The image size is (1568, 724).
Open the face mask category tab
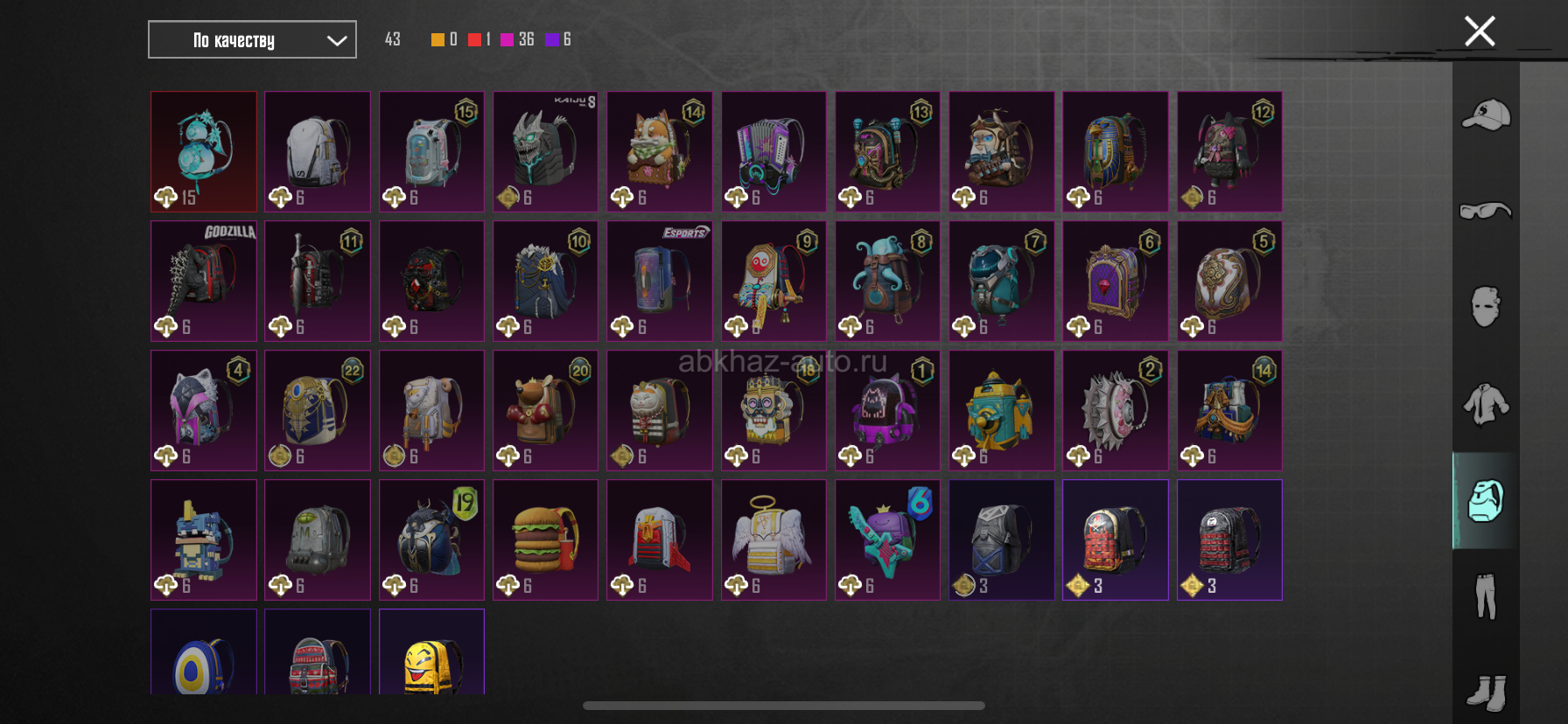[x=1486, y=307]
